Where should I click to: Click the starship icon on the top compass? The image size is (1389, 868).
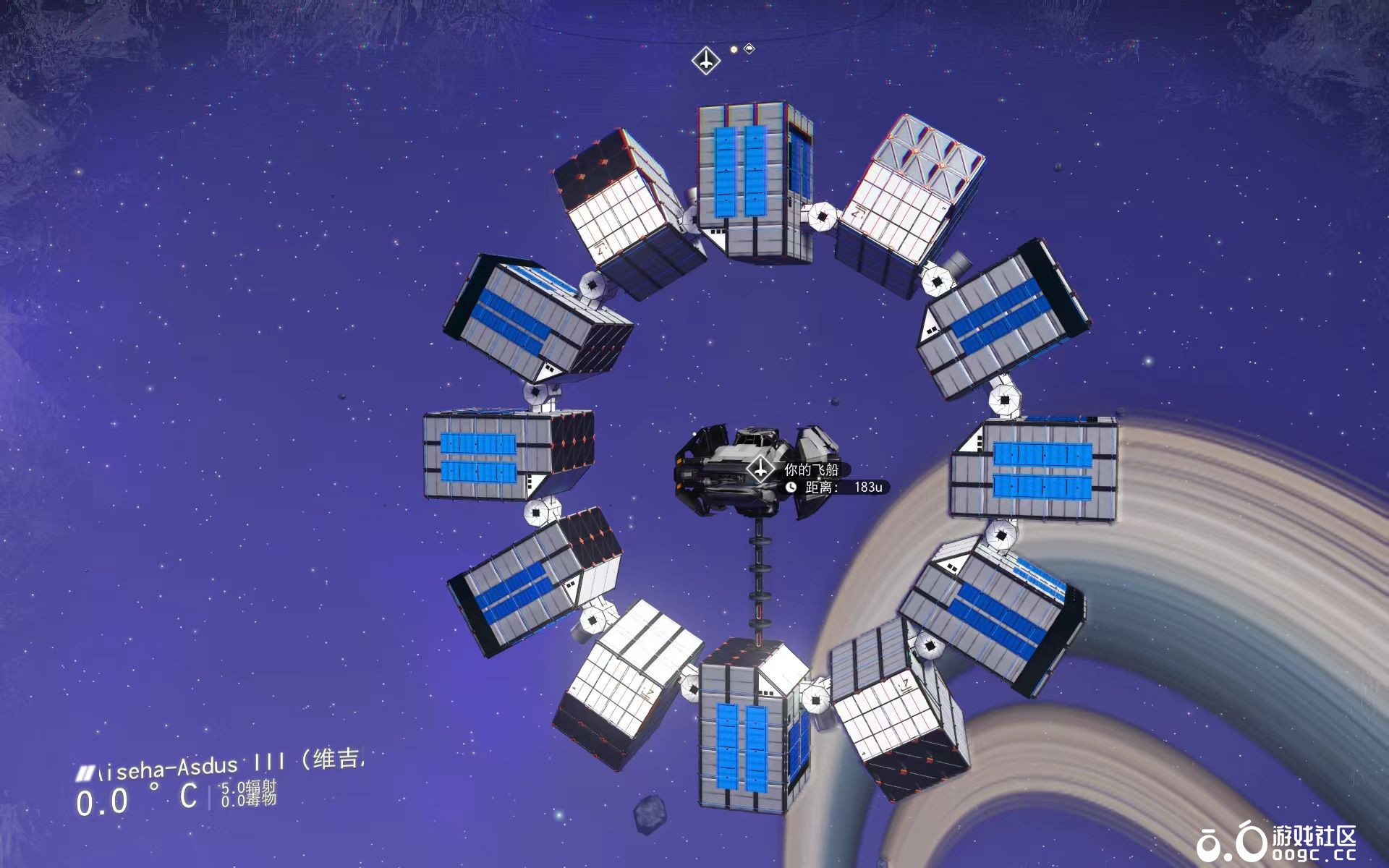705,60
